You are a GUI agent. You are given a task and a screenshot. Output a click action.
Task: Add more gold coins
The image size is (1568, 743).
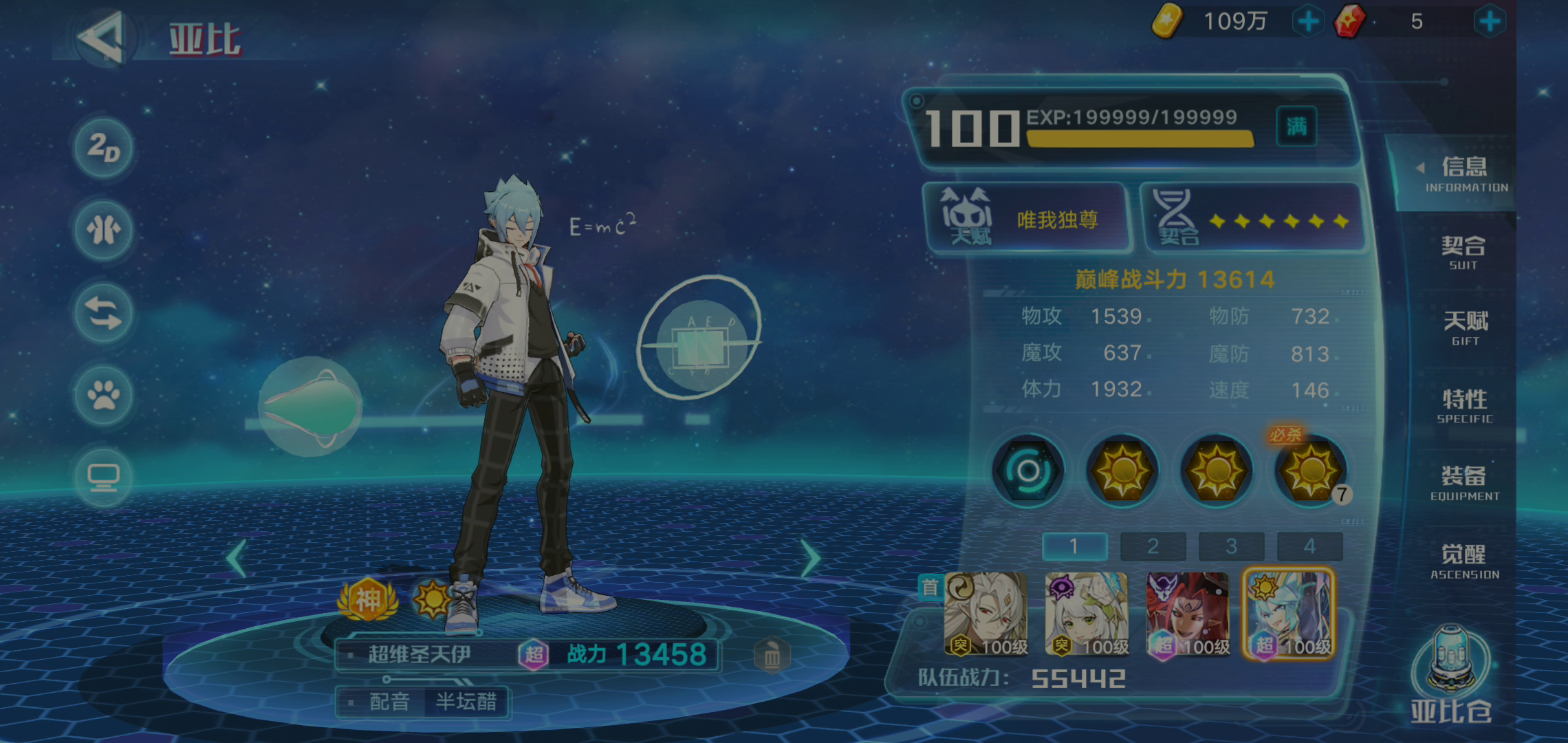(1308, 21)
